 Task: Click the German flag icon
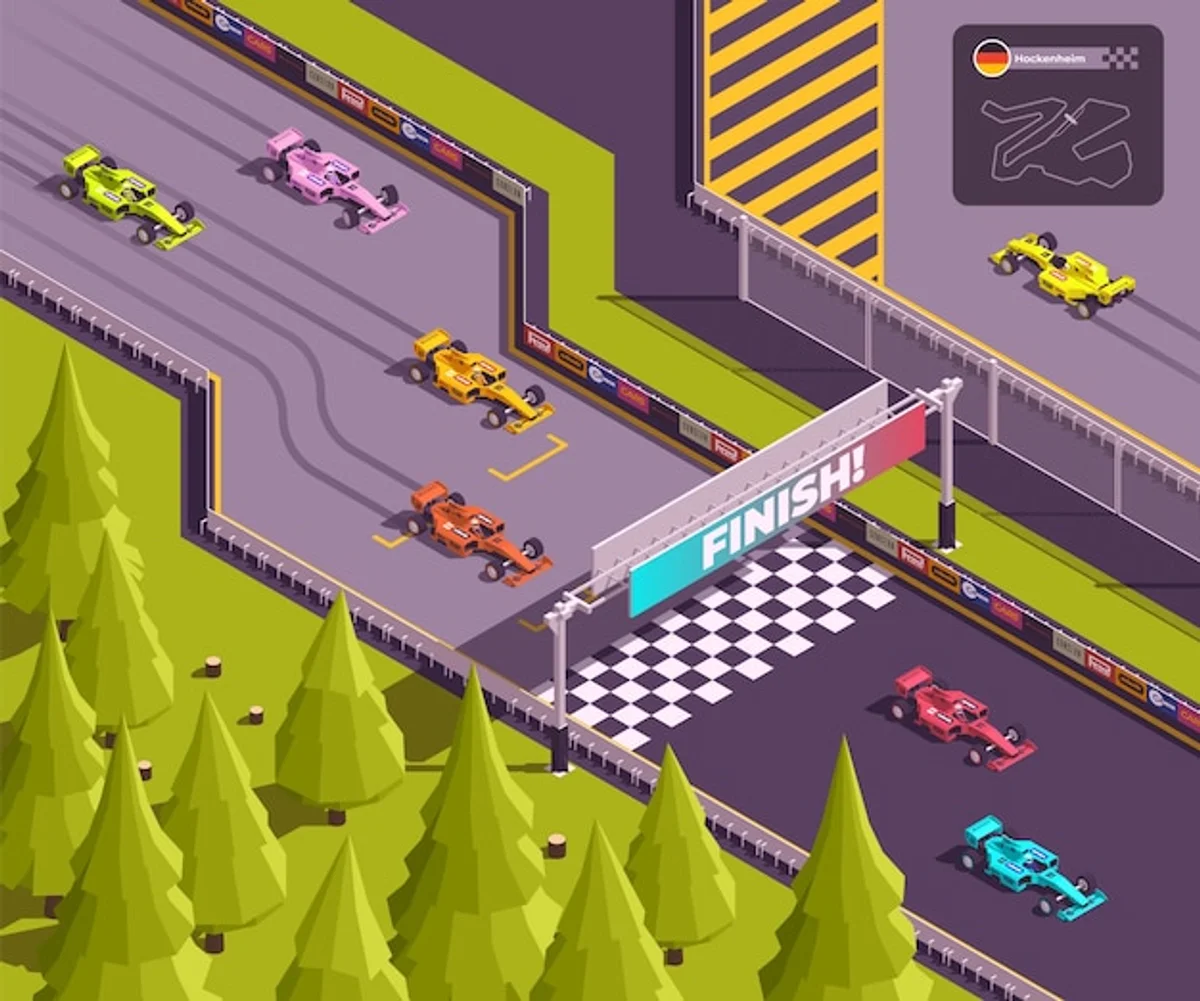pyautogui.click(x=991, y=59)
